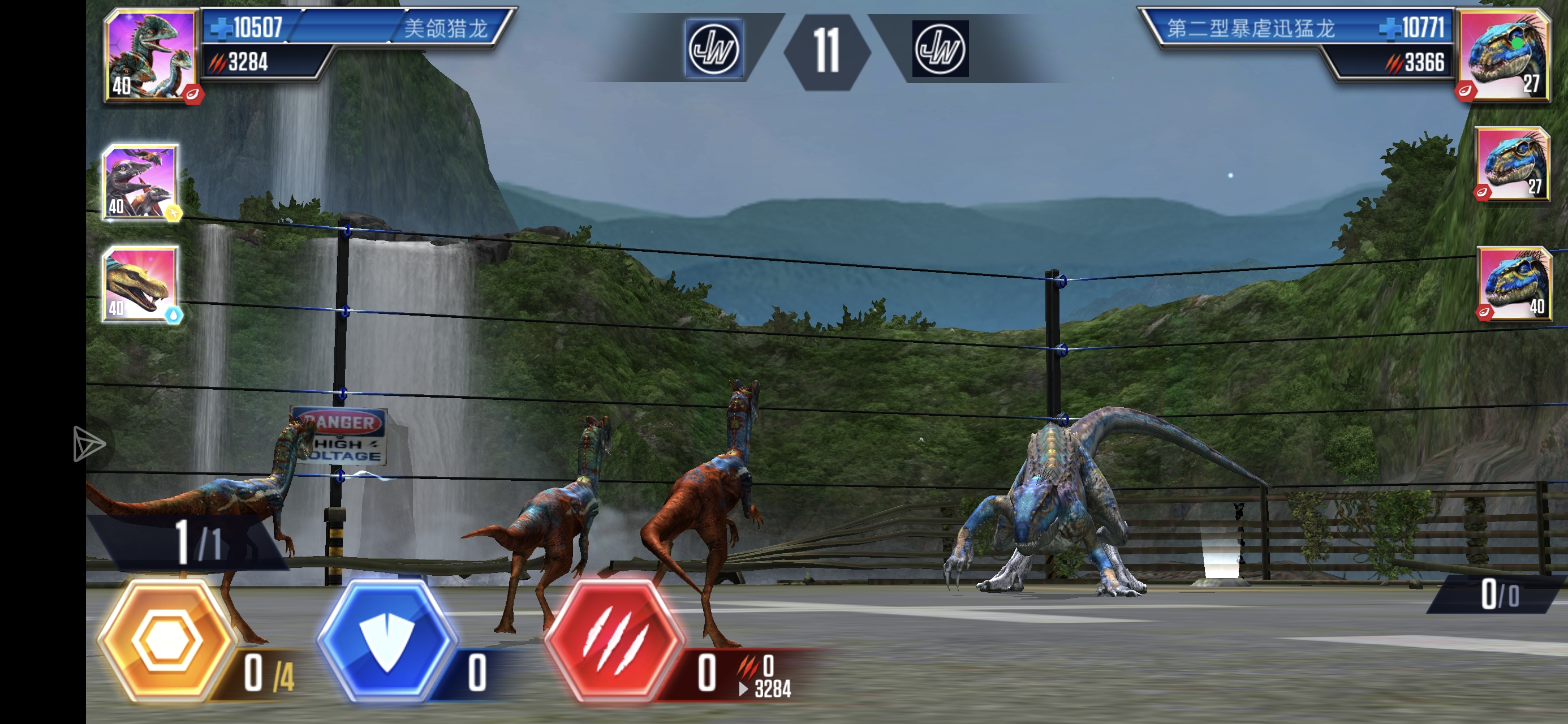
Task: Switch to the purple pterosaur team card
Action: [141, 182]
